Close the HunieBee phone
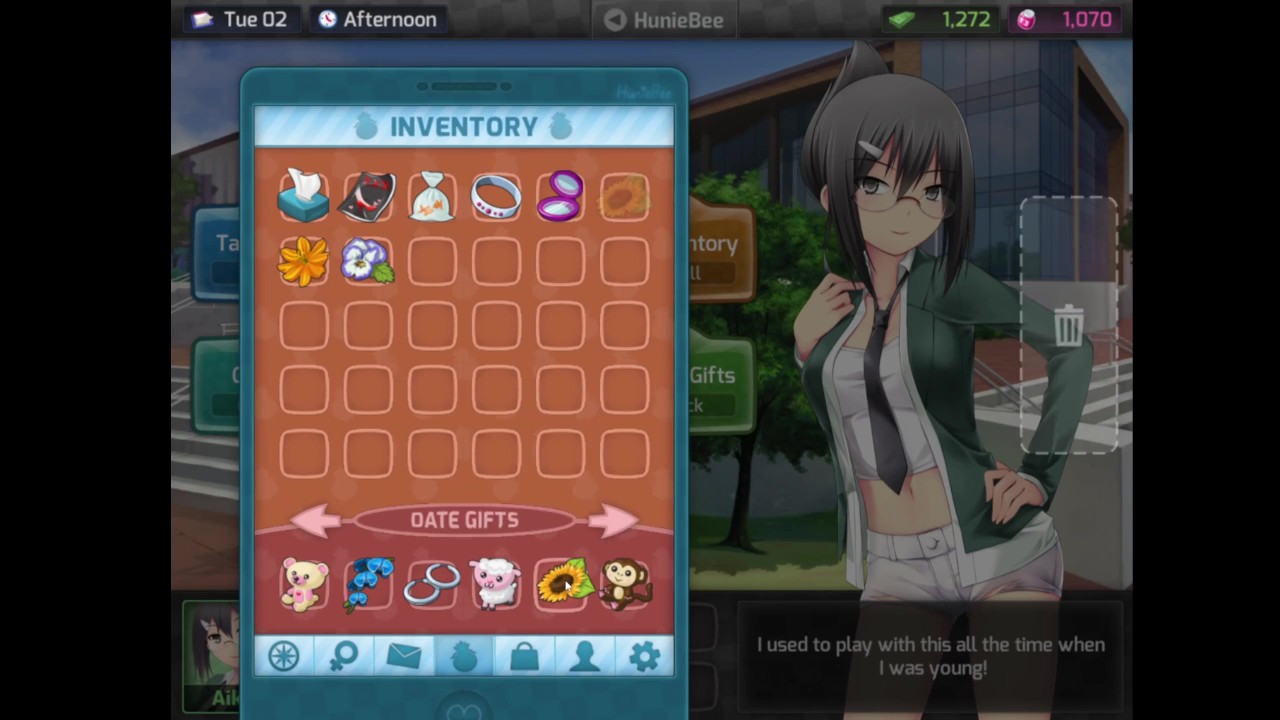1280x720 pixels. click(664, 19)
